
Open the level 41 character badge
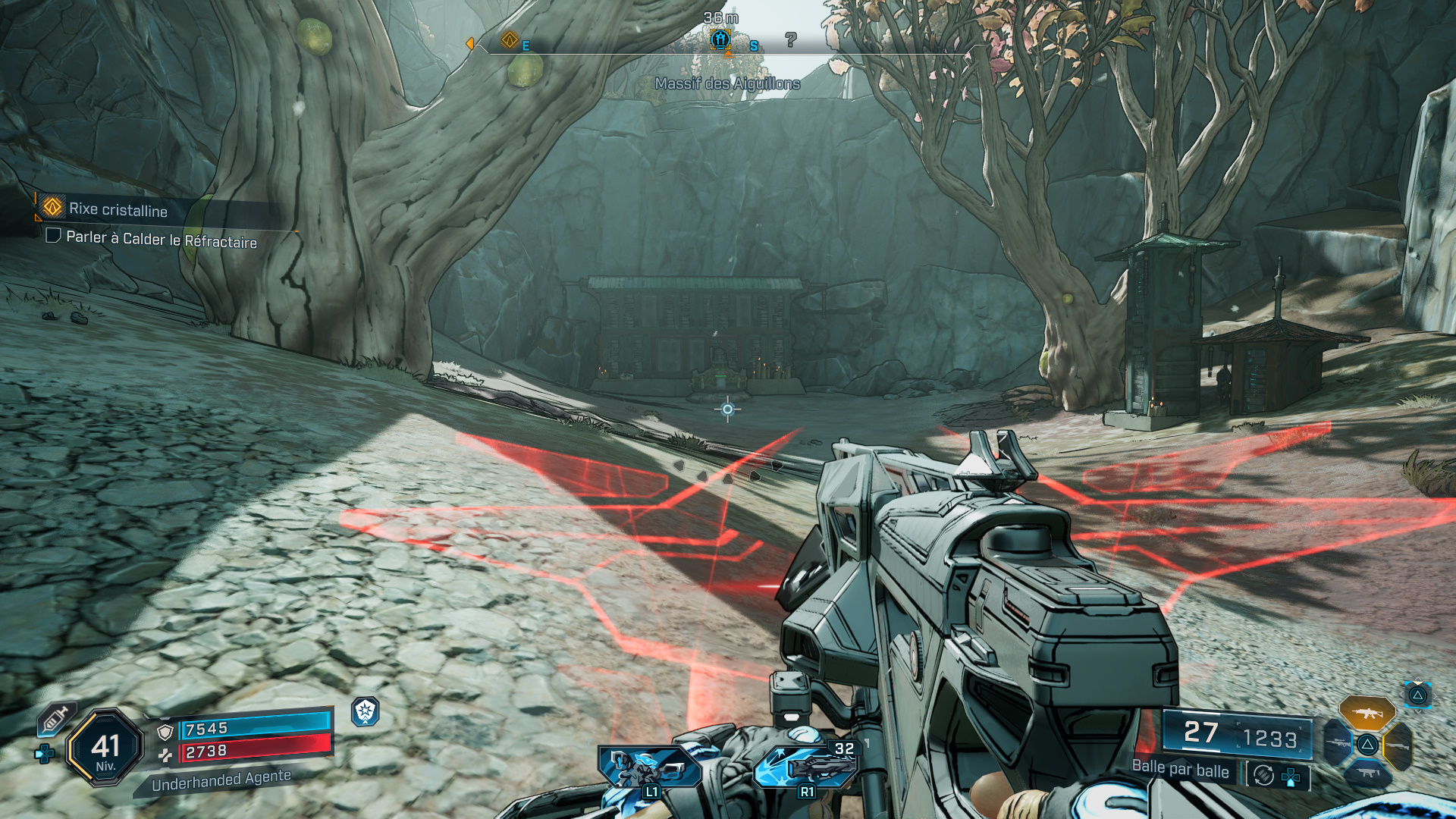pyautogui.click(x=105, y=748)
